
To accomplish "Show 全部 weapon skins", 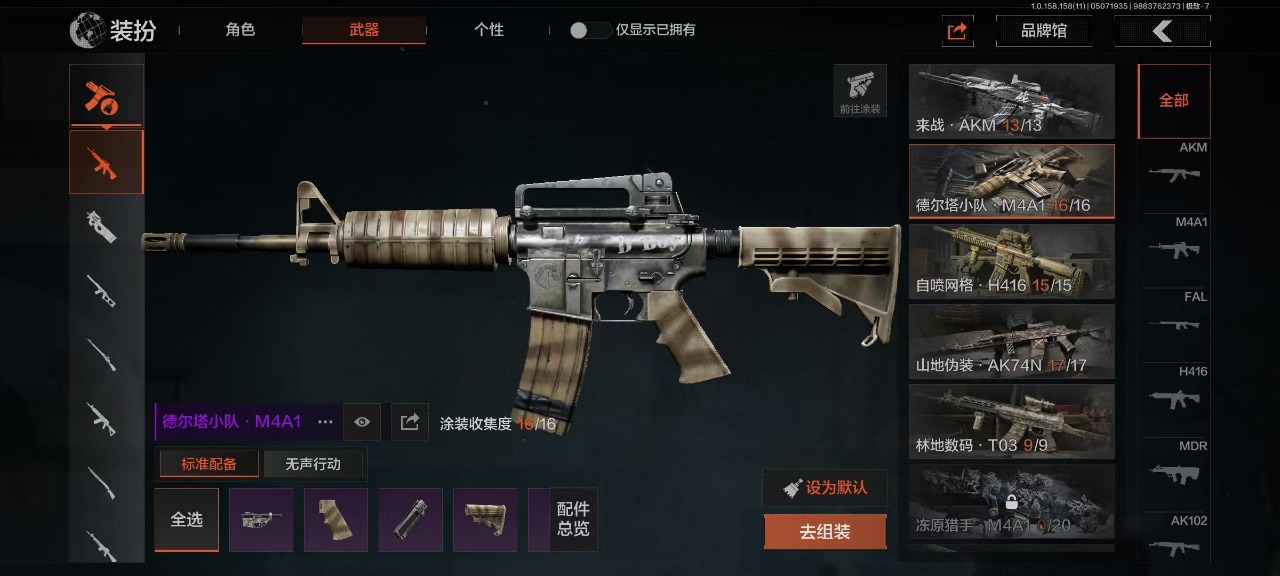I will [1173, 101].
